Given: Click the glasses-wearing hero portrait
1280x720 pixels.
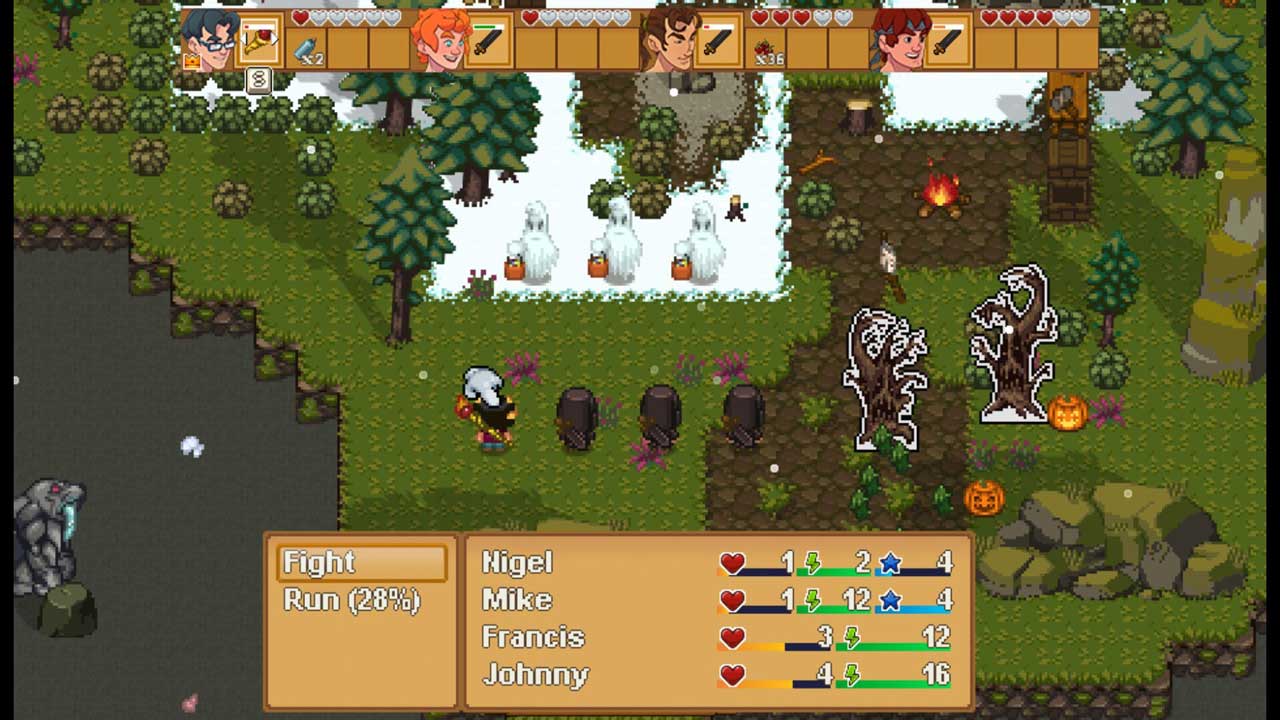Looking at the screenshot, I should tap(209, 40).
